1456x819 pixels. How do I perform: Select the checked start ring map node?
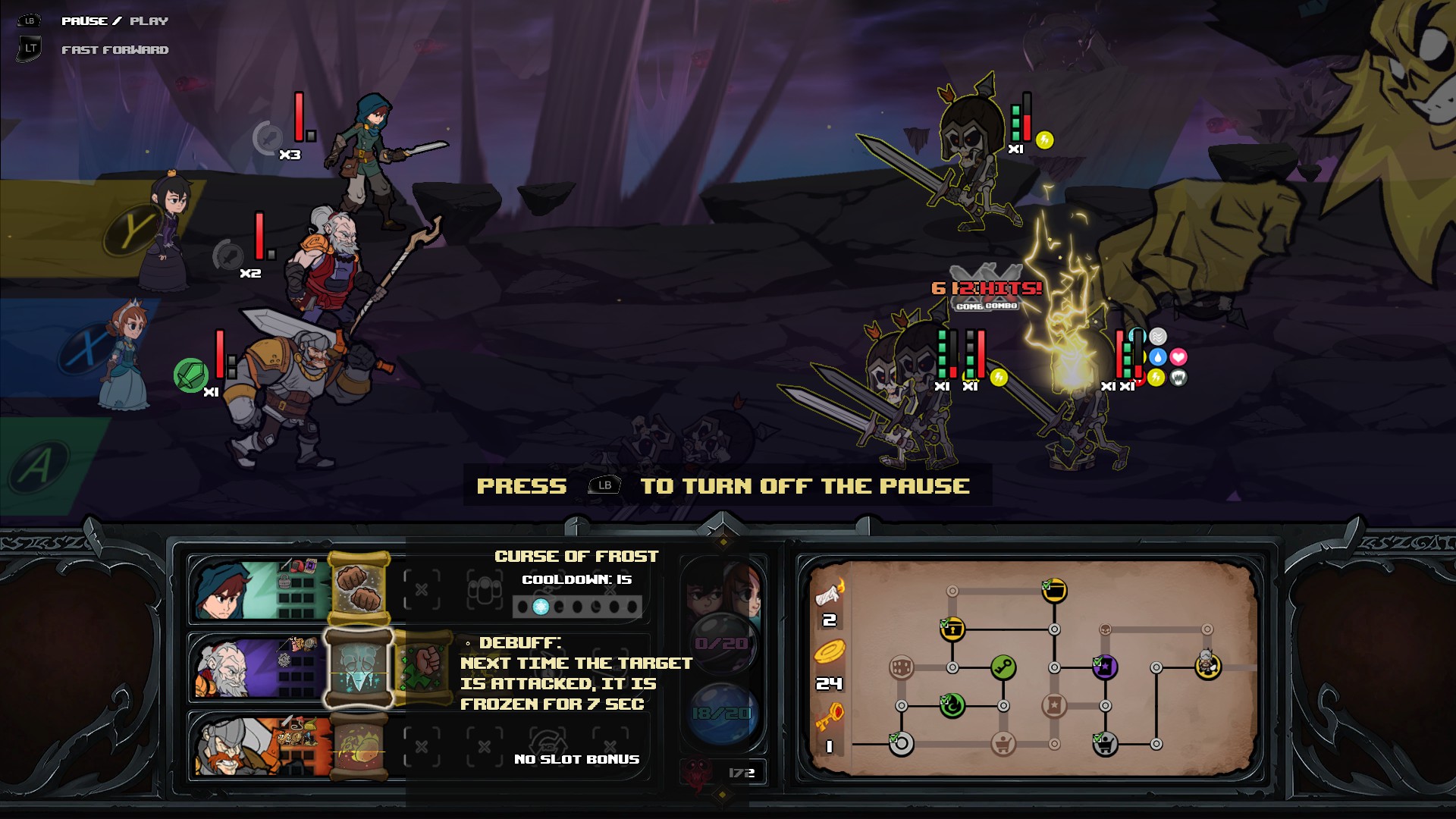tap(902, 744)
